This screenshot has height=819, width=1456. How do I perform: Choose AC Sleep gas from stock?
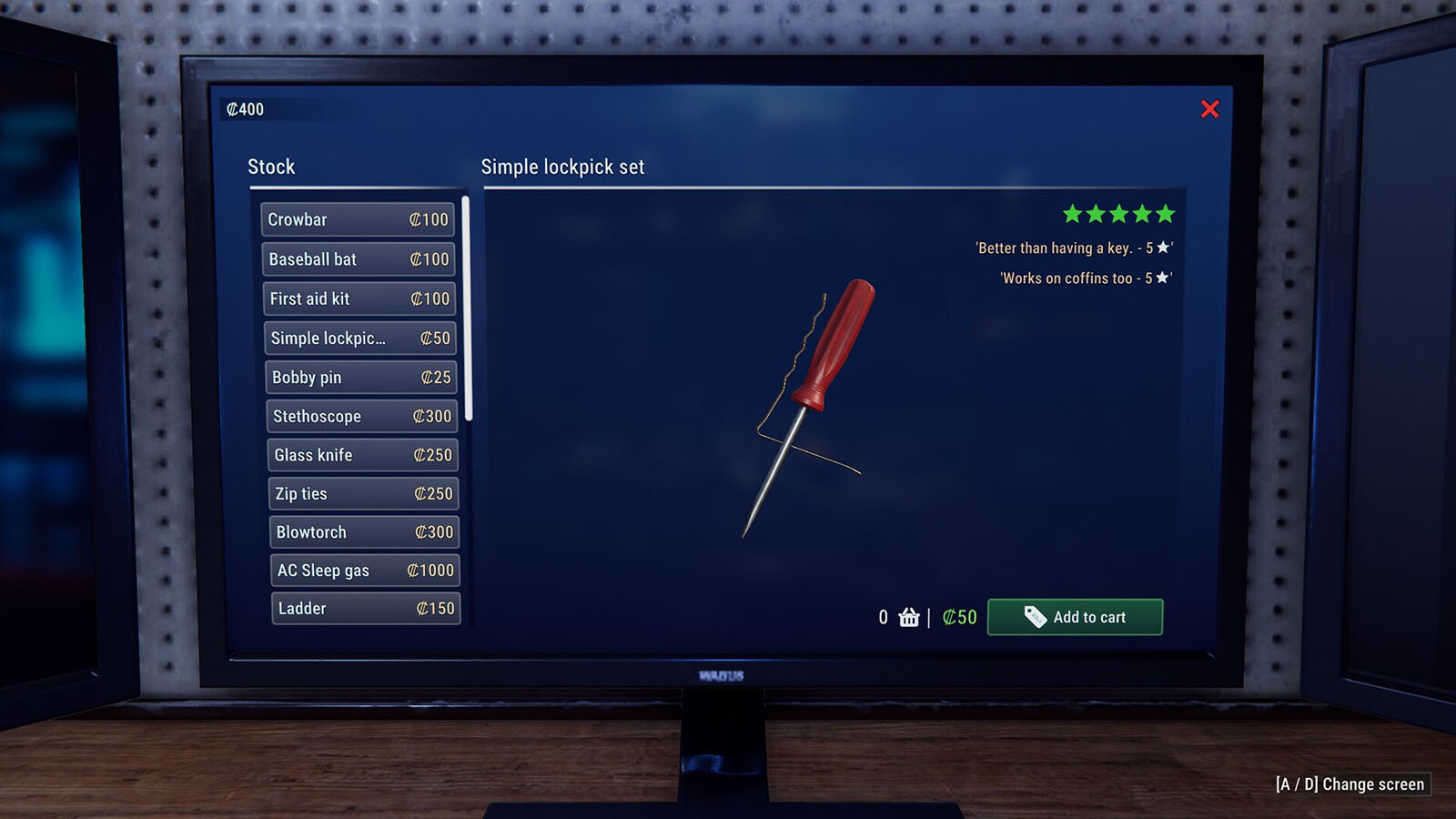pyautogui.click(x=365, y=571)
